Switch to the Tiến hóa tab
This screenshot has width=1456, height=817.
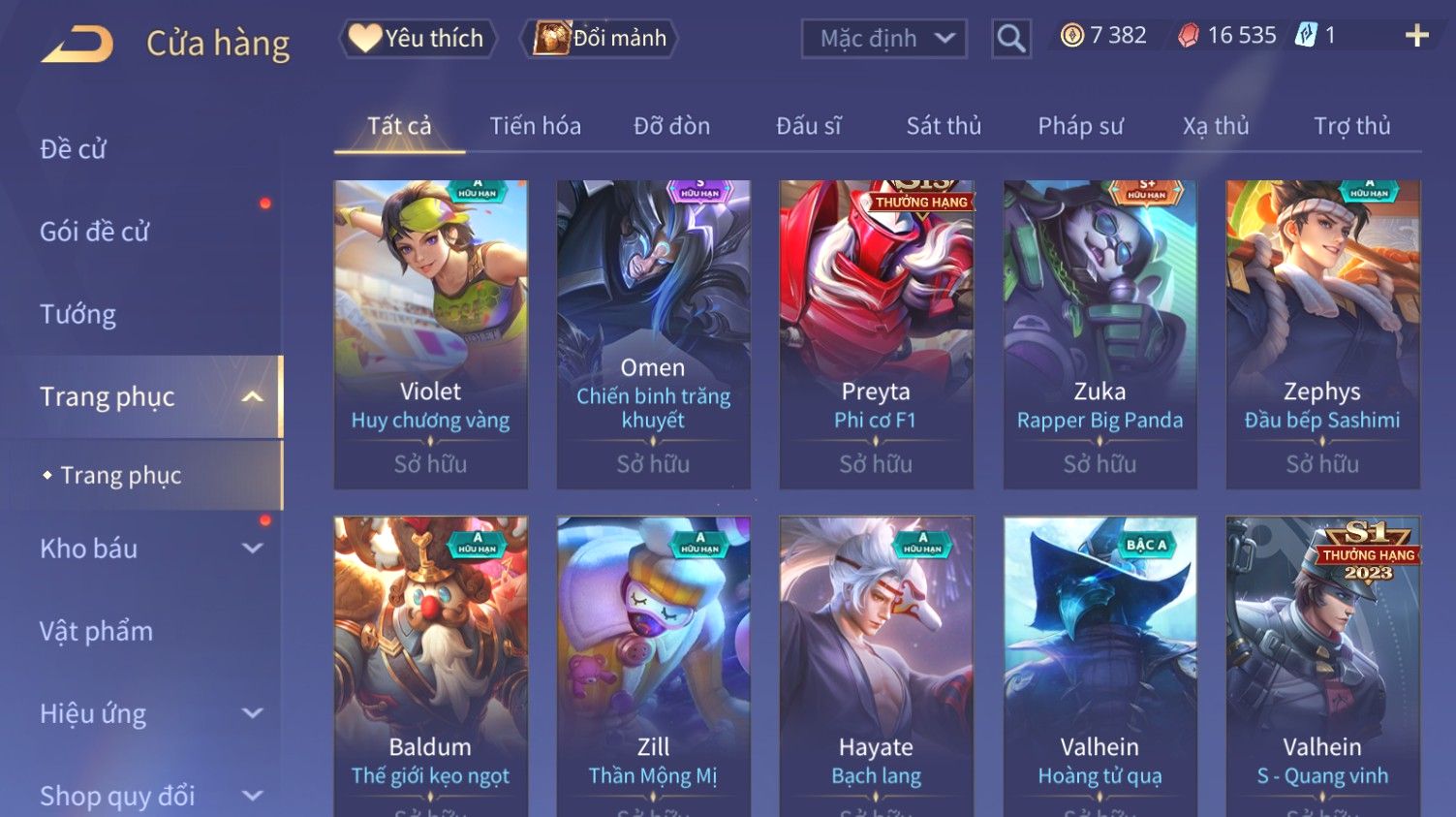click(x=535, y=126)
